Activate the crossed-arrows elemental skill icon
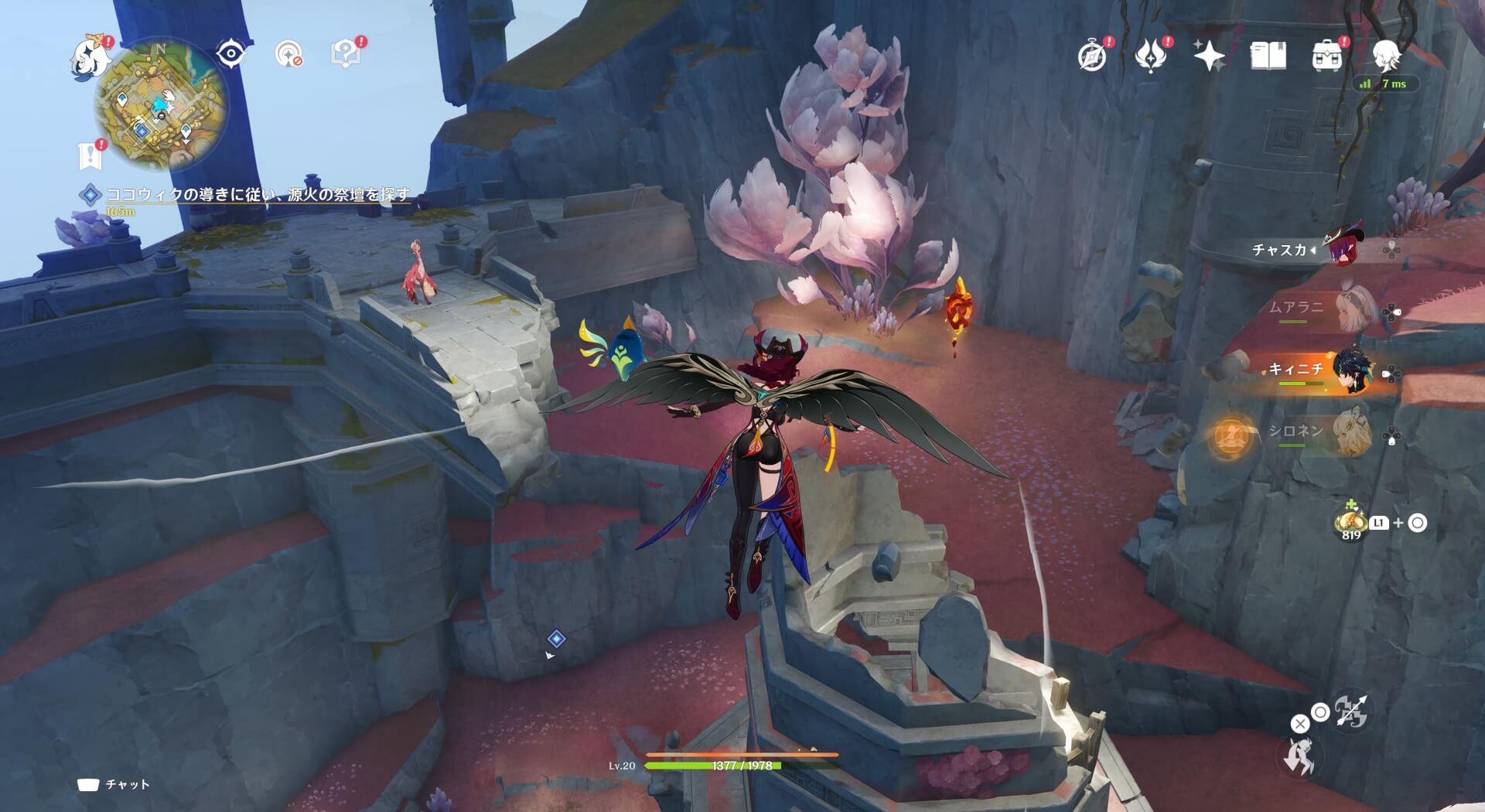 tap(1352, 711)
